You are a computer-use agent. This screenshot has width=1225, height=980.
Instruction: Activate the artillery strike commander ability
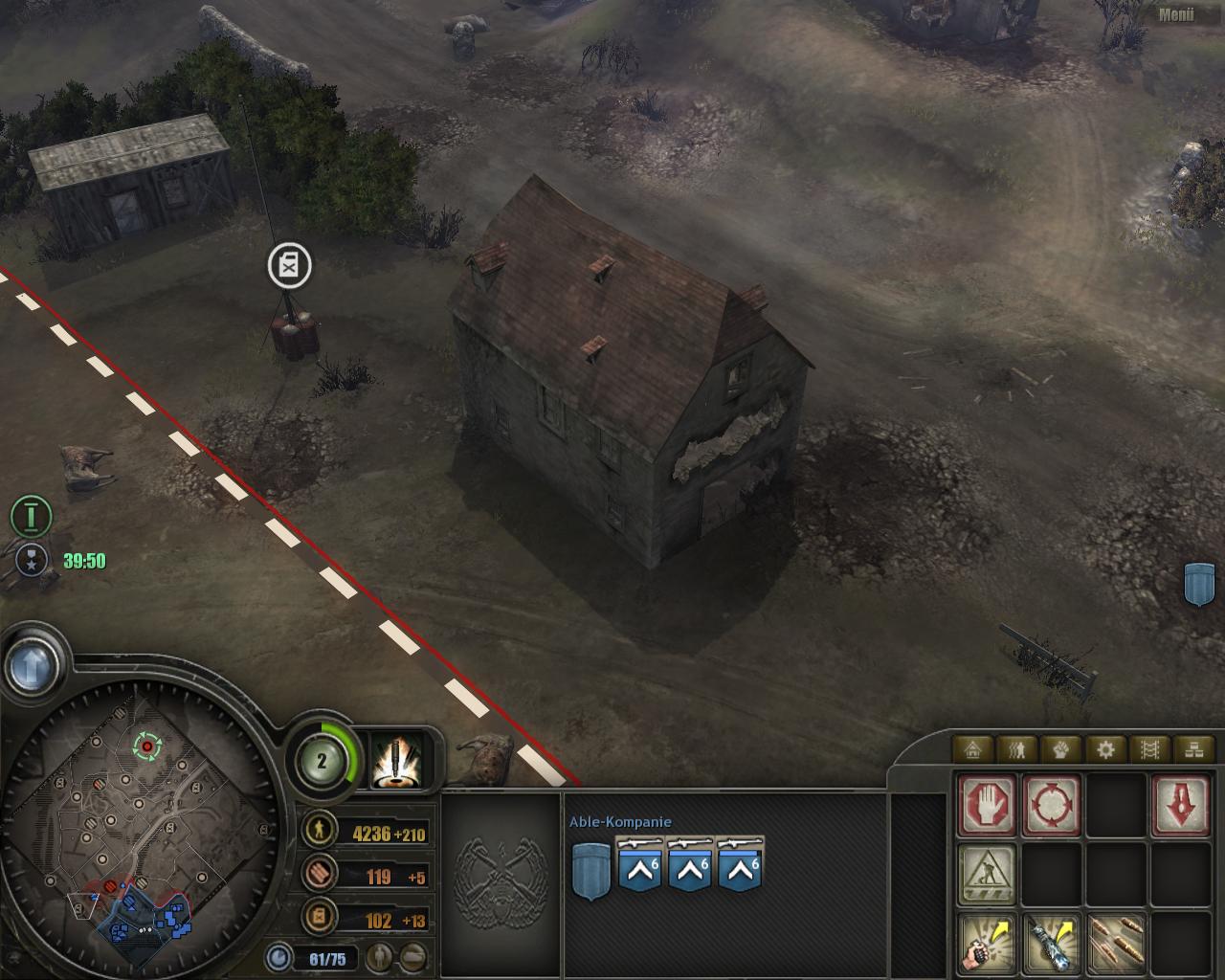394,762
